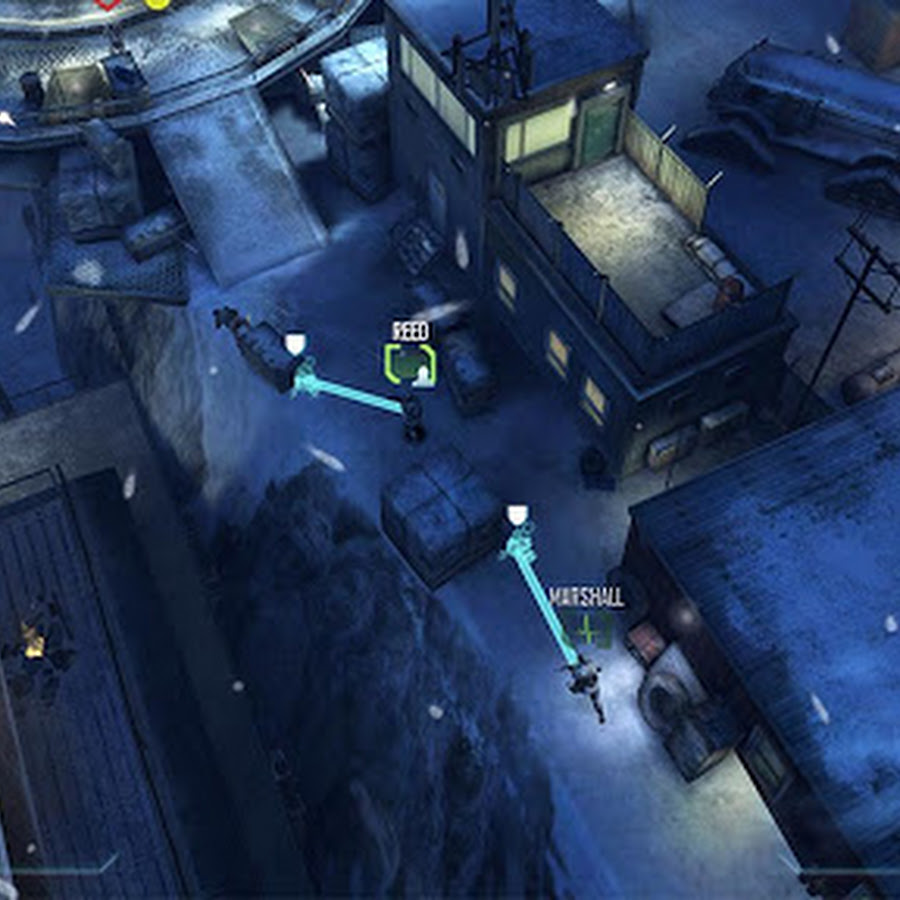Click the shield waypoint linked to Marshall
Screen dimensions: 900x900
(x=516, y=516)
